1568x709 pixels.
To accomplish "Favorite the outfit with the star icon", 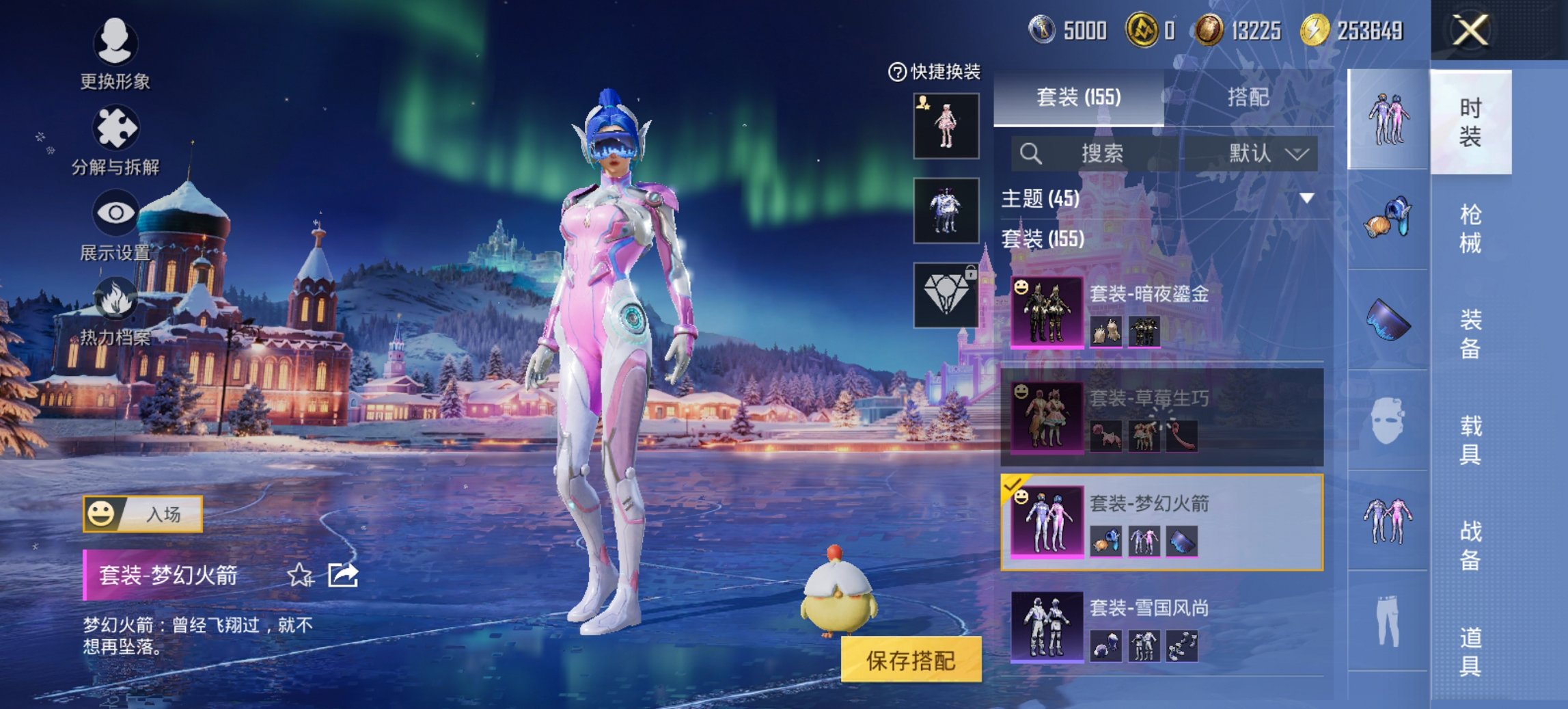I will coord(299,576).
